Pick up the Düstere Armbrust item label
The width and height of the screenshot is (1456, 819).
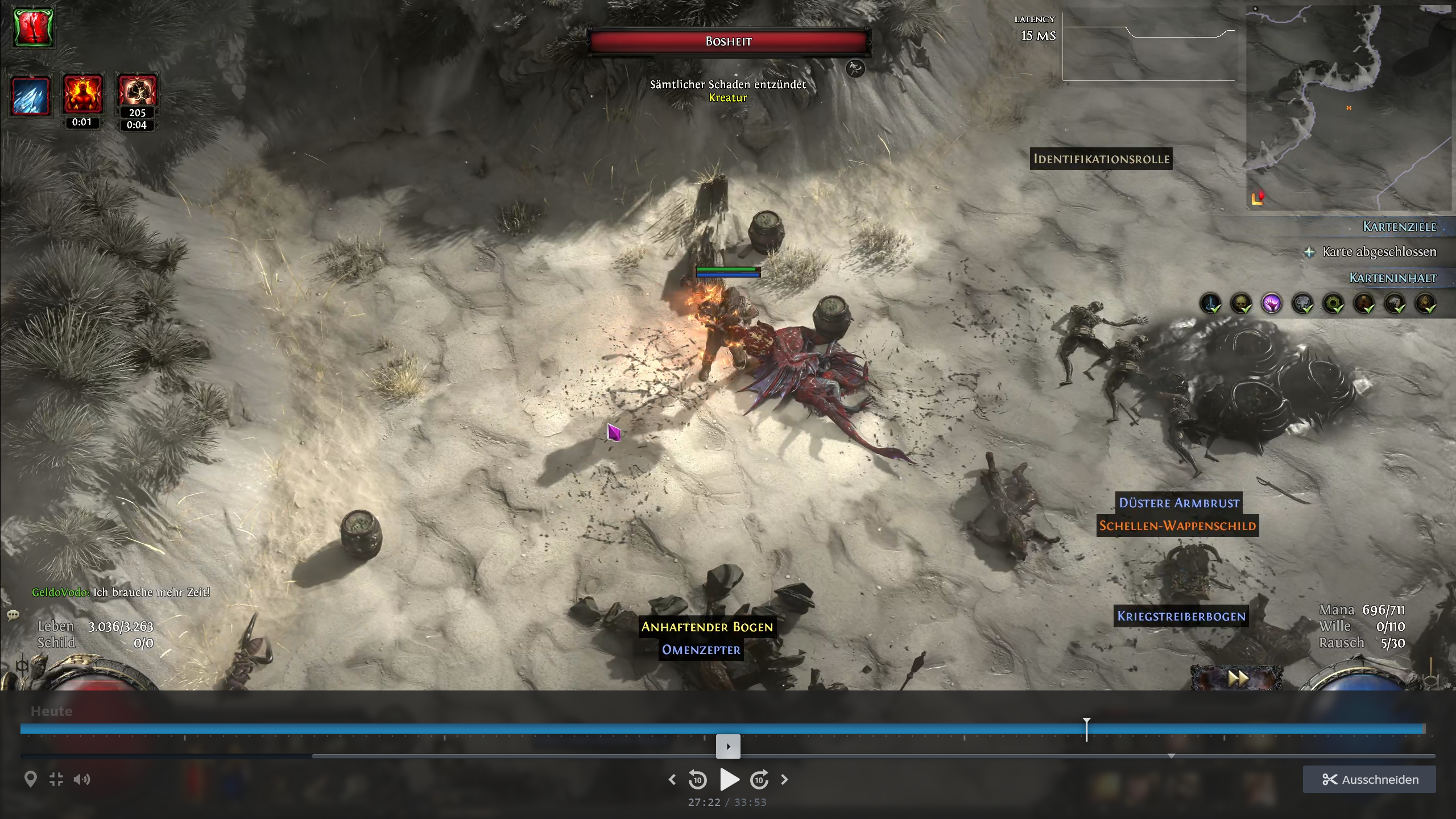1178,503
